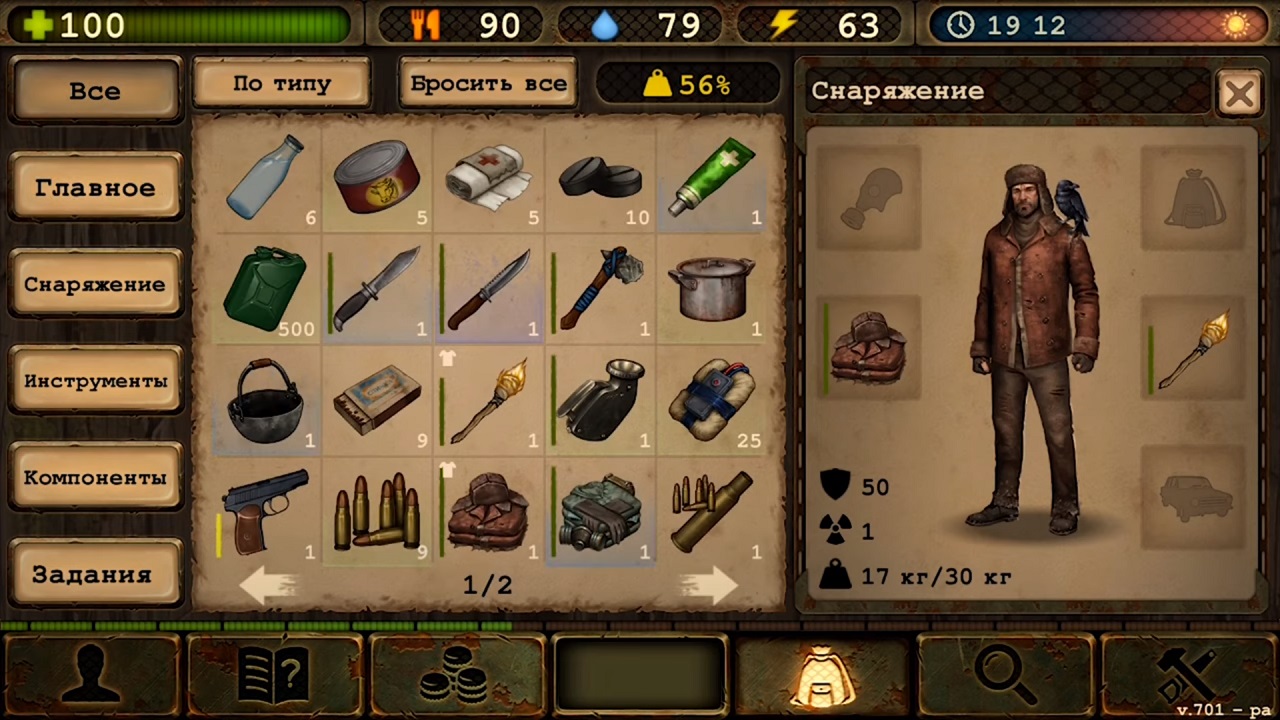Click the equipped torch weapon slot

(x=1194, y=348)
